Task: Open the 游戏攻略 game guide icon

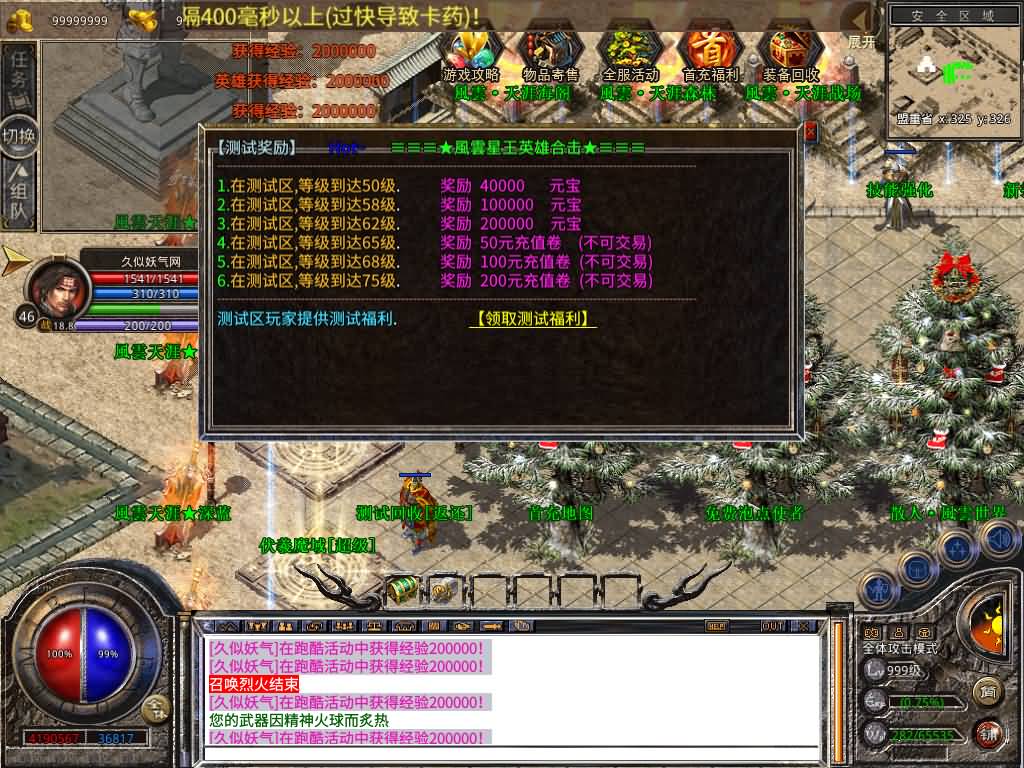Action: point(471,52)
